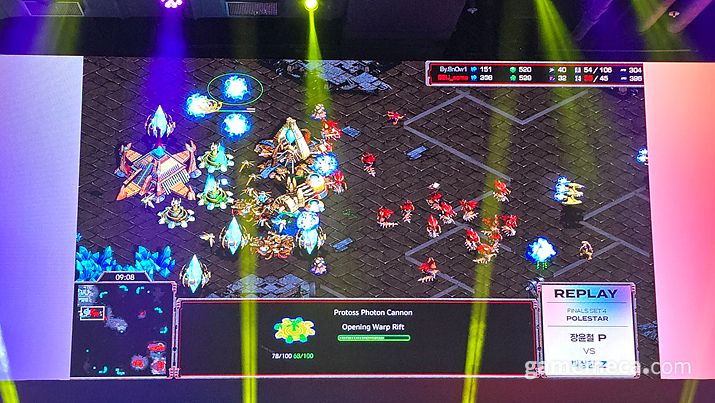Click the circled Photon Cannon being warped in
The height and width of the screenshot is (403, 715).
[236, 89]
